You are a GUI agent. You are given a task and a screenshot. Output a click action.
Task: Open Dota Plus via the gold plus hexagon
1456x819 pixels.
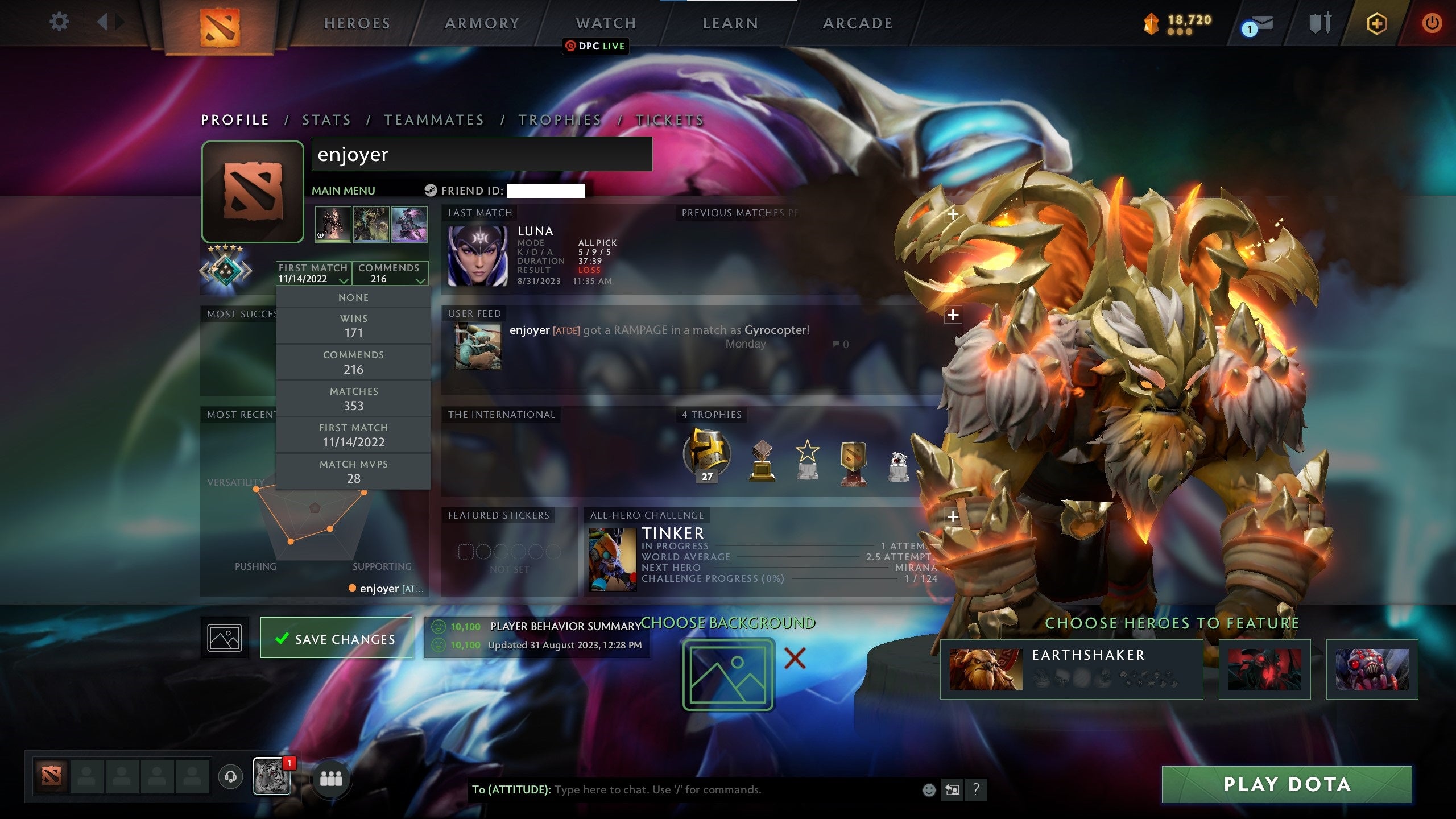1376,24
